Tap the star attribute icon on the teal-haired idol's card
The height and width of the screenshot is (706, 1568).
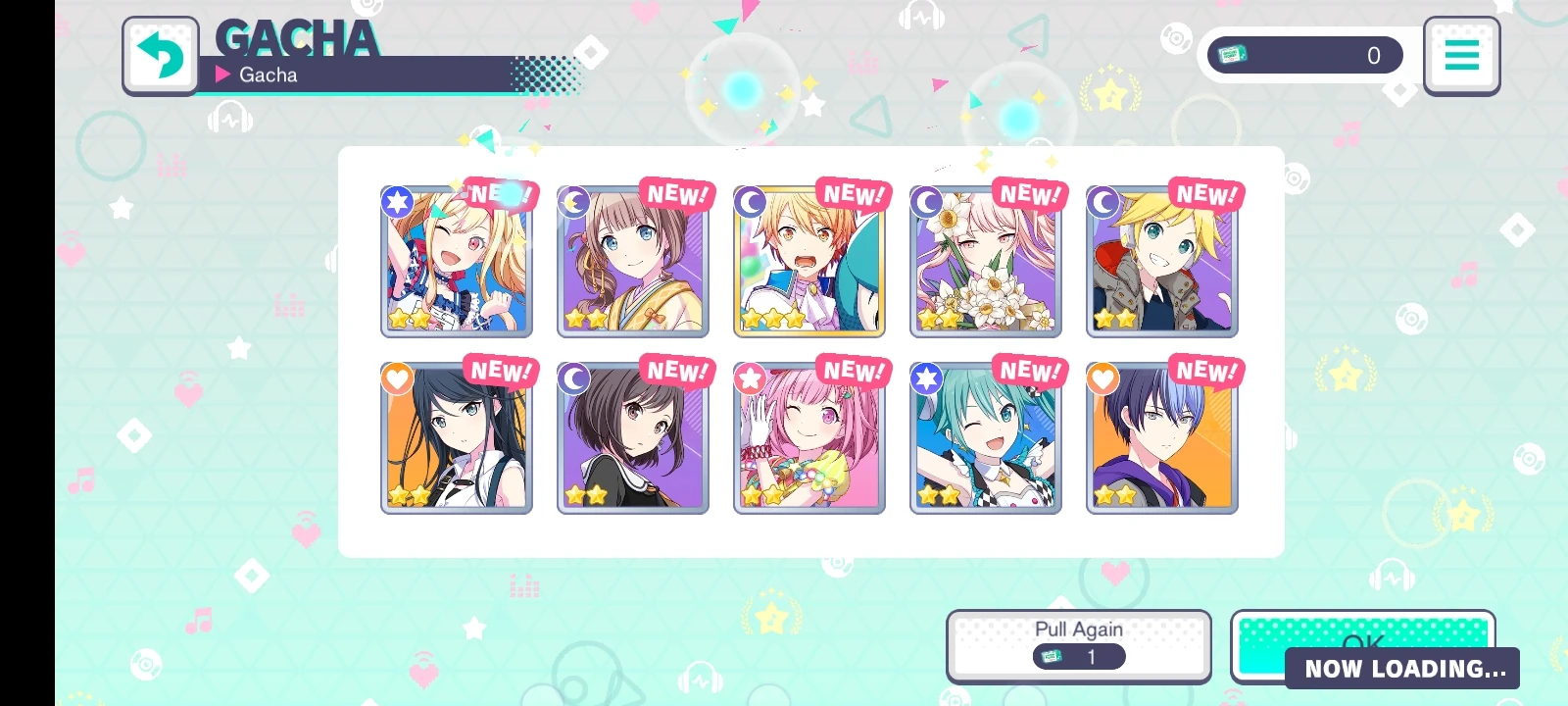[925, 378]
